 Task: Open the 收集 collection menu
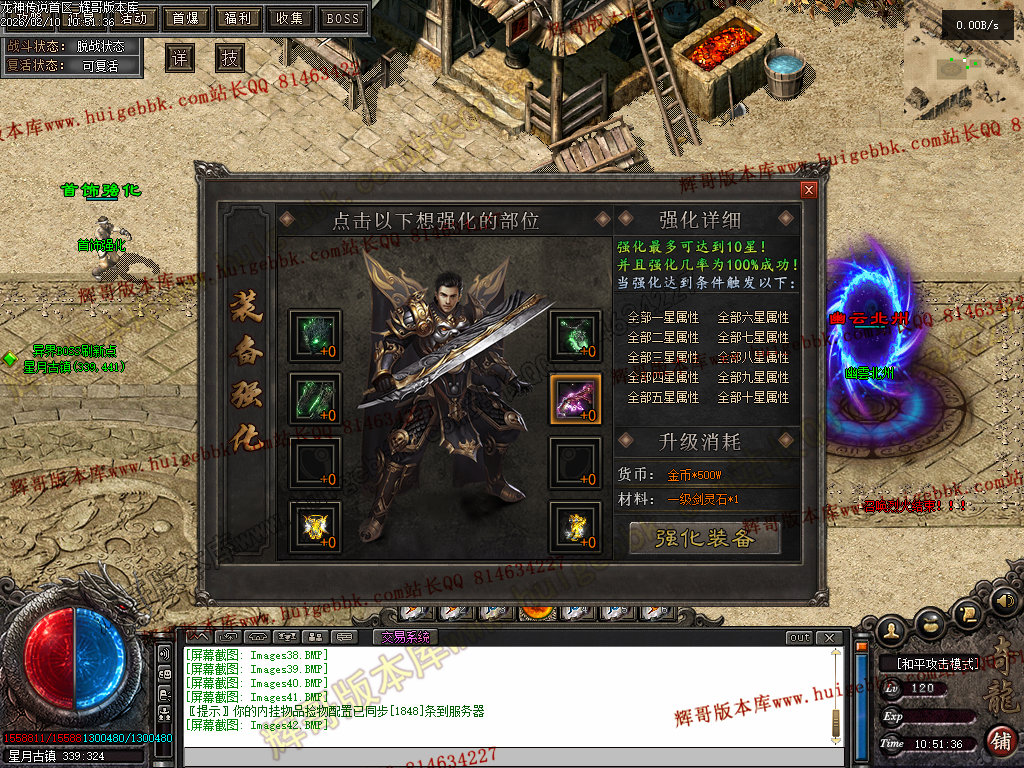point(290,18)
